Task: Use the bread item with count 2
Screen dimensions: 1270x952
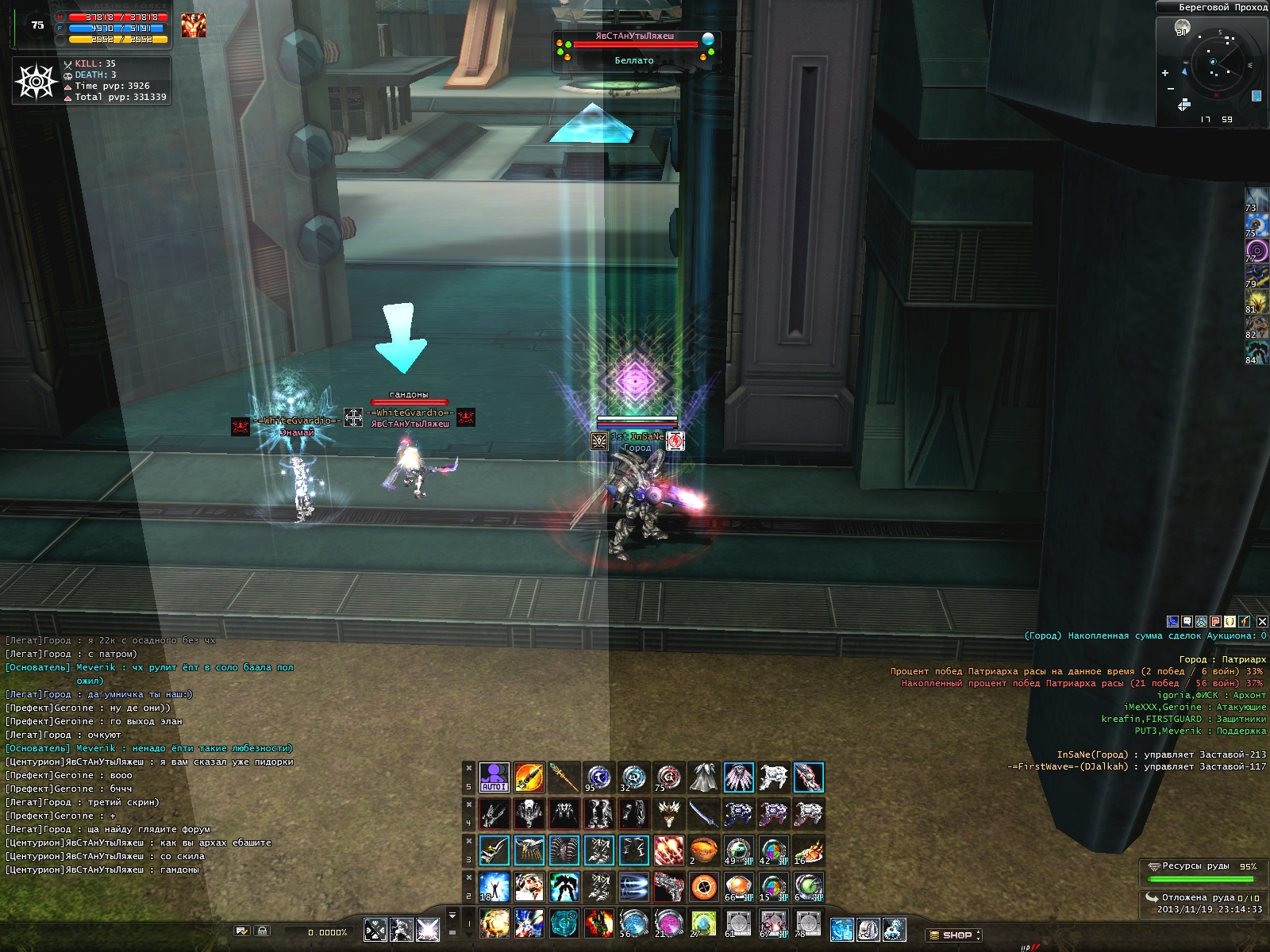Action: click(703, 850)
